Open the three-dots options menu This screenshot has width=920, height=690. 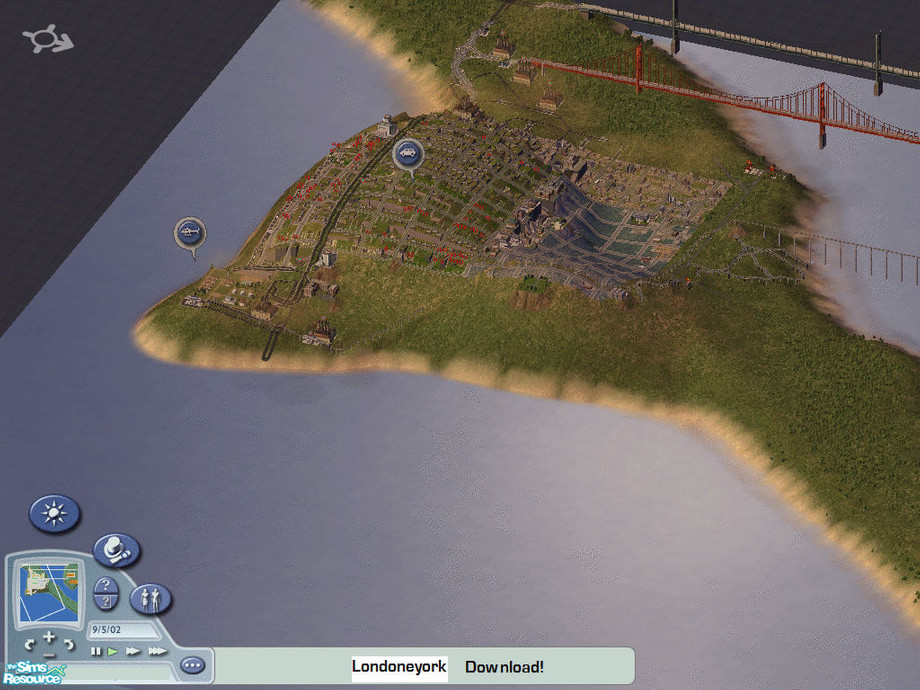(192, 665)
